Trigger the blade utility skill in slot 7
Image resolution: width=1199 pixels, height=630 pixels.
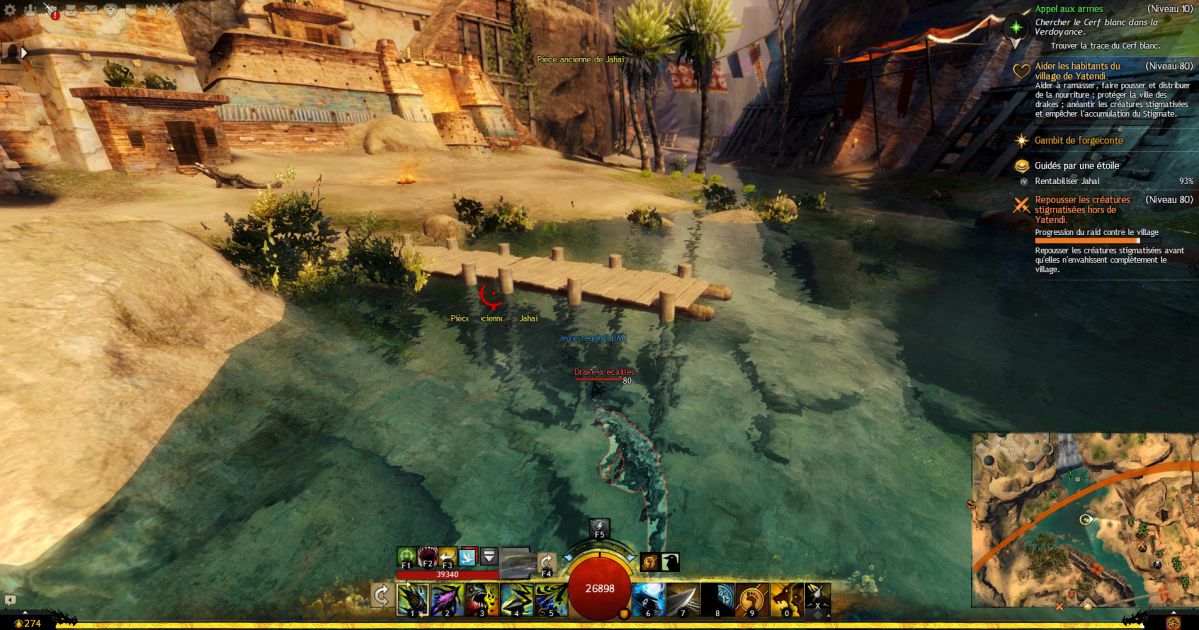[x=683, y=598]
